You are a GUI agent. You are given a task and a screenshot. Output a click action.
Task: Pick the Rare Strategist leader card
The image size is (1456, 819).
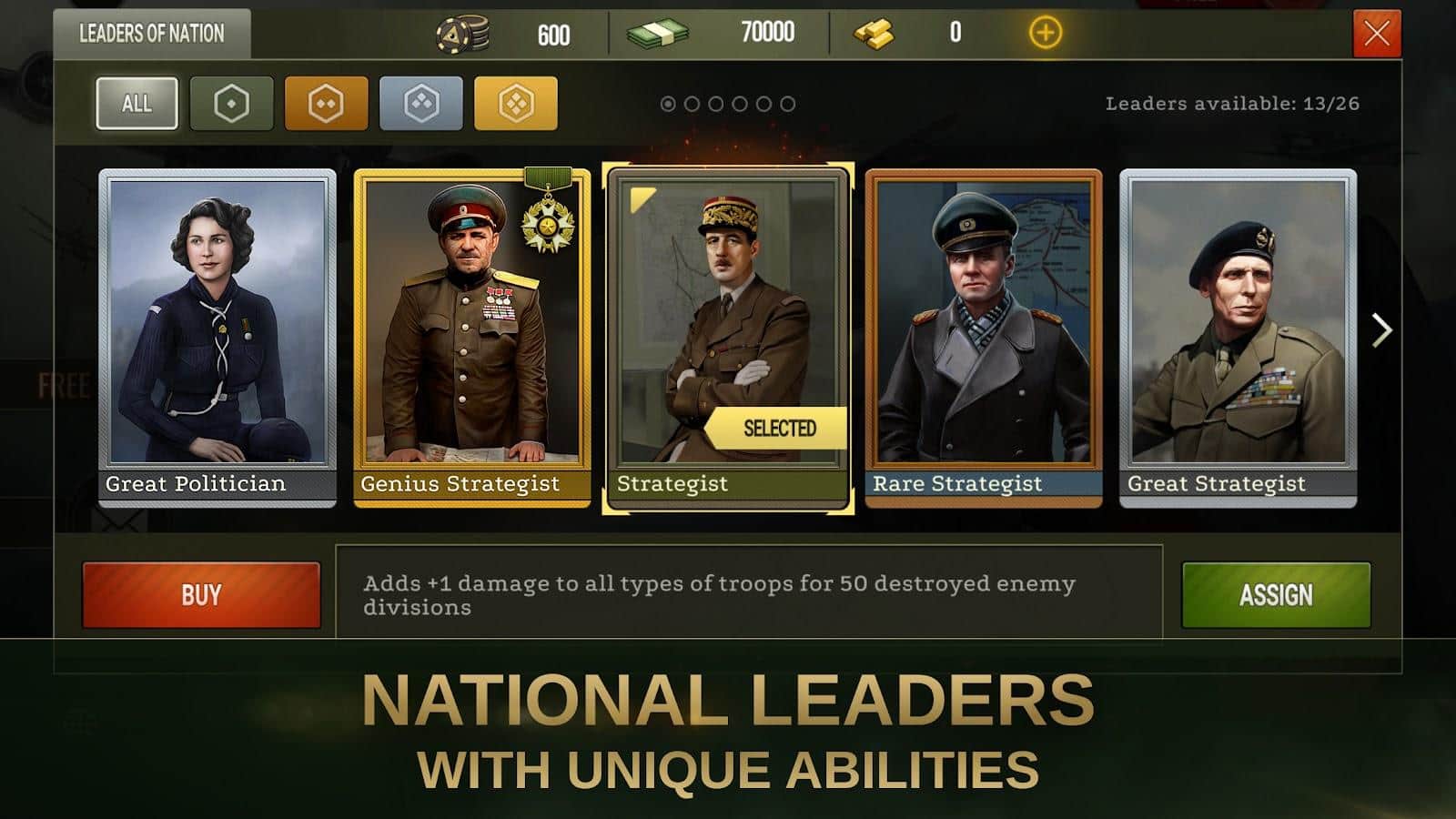click(x=983, y=337)
